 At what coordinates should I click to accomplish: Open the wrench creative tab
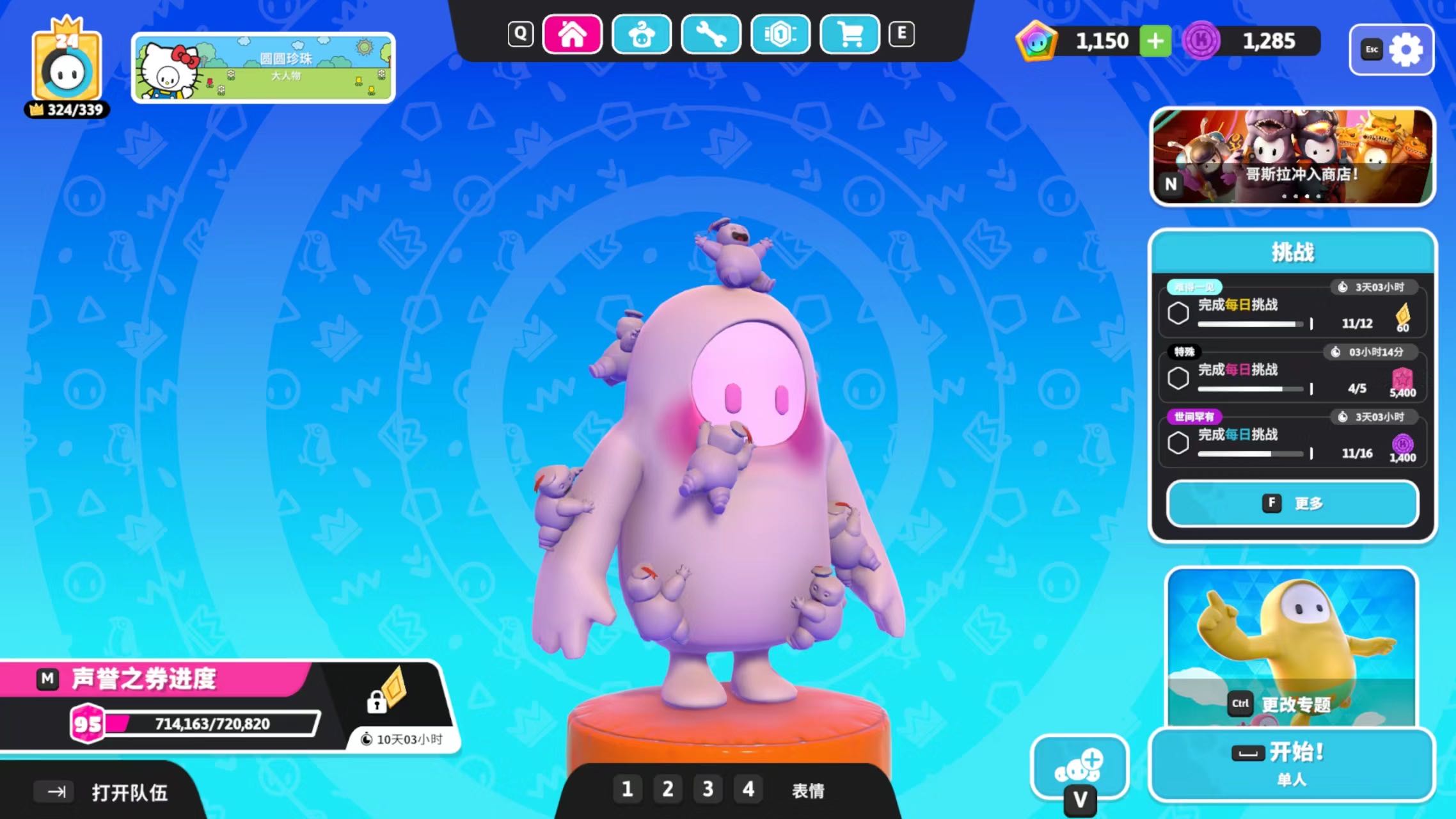tap(711, 35)
